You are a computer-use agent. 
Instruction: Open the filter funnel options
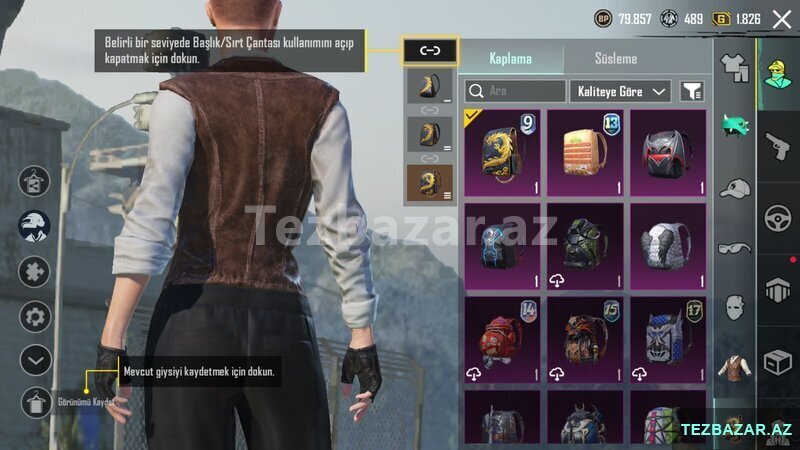[x=691, y=91]
